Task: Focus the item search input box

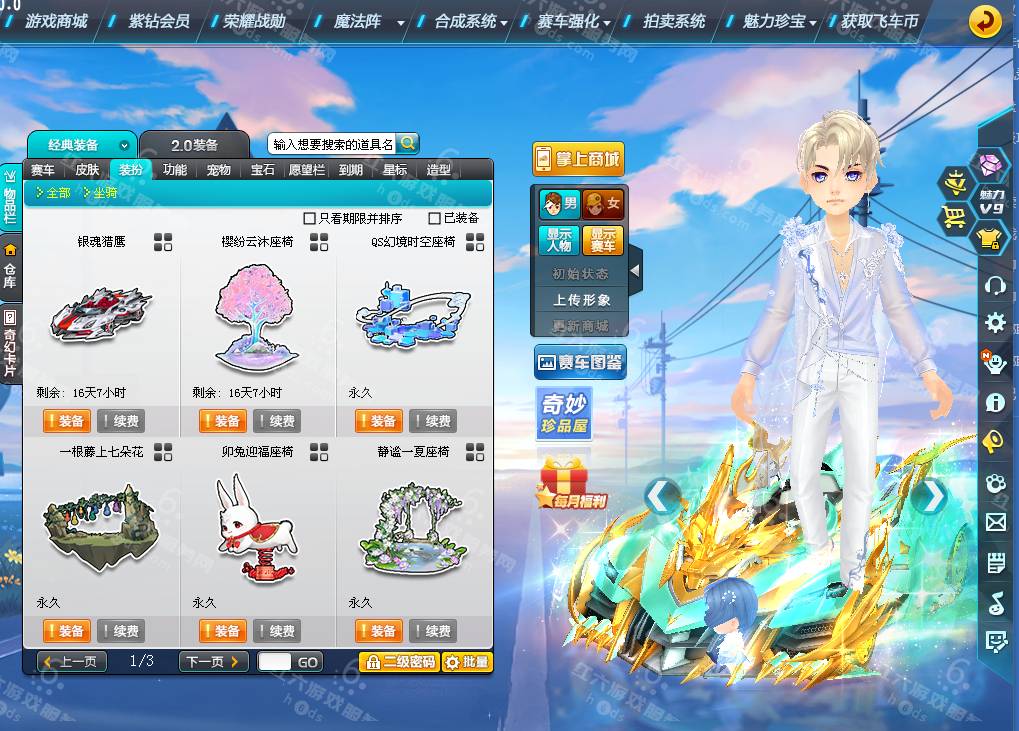Action: pos(332,144)
